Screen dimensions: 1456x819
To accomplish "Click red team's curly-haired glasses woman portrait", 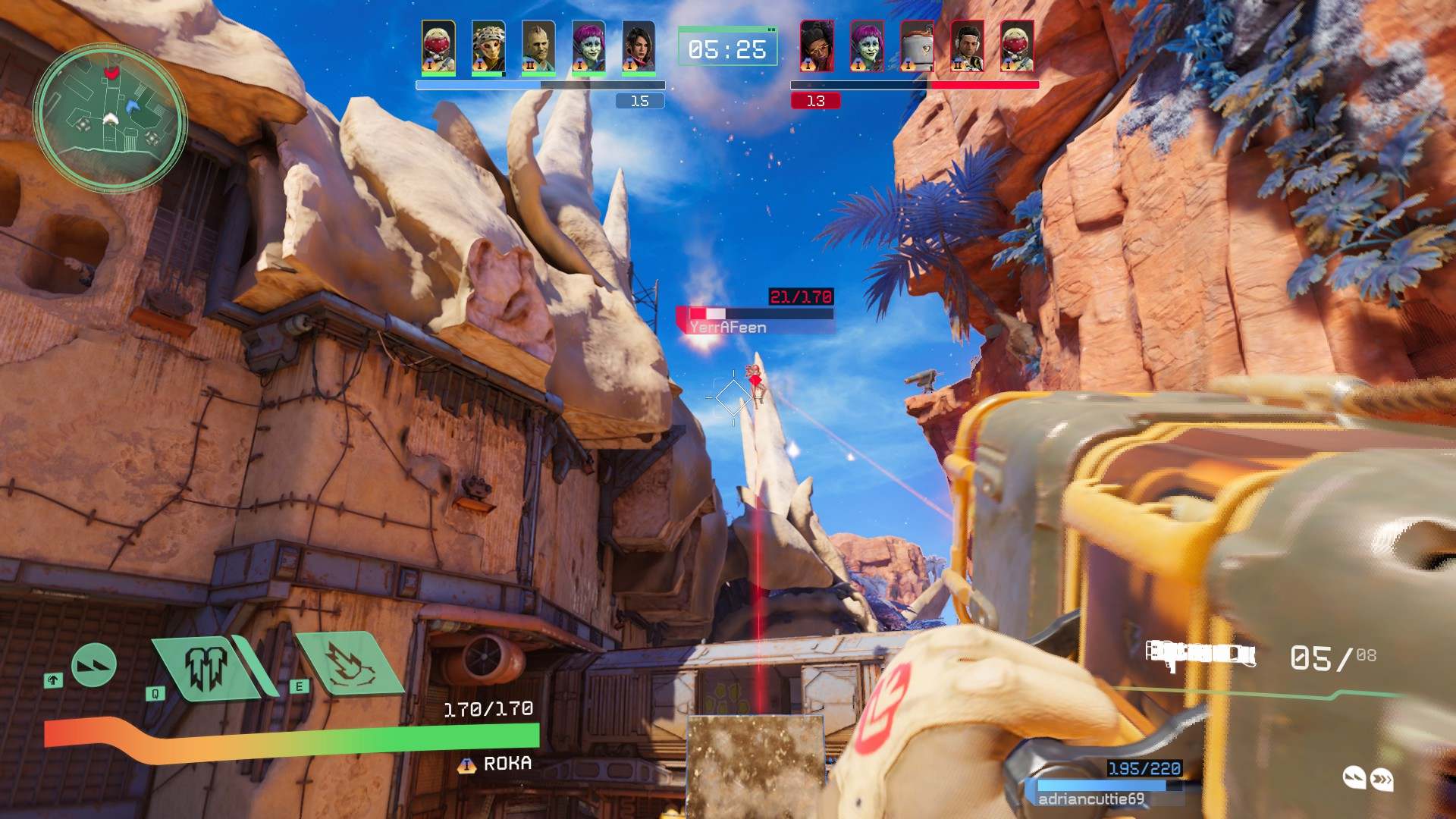I will 817,45.
